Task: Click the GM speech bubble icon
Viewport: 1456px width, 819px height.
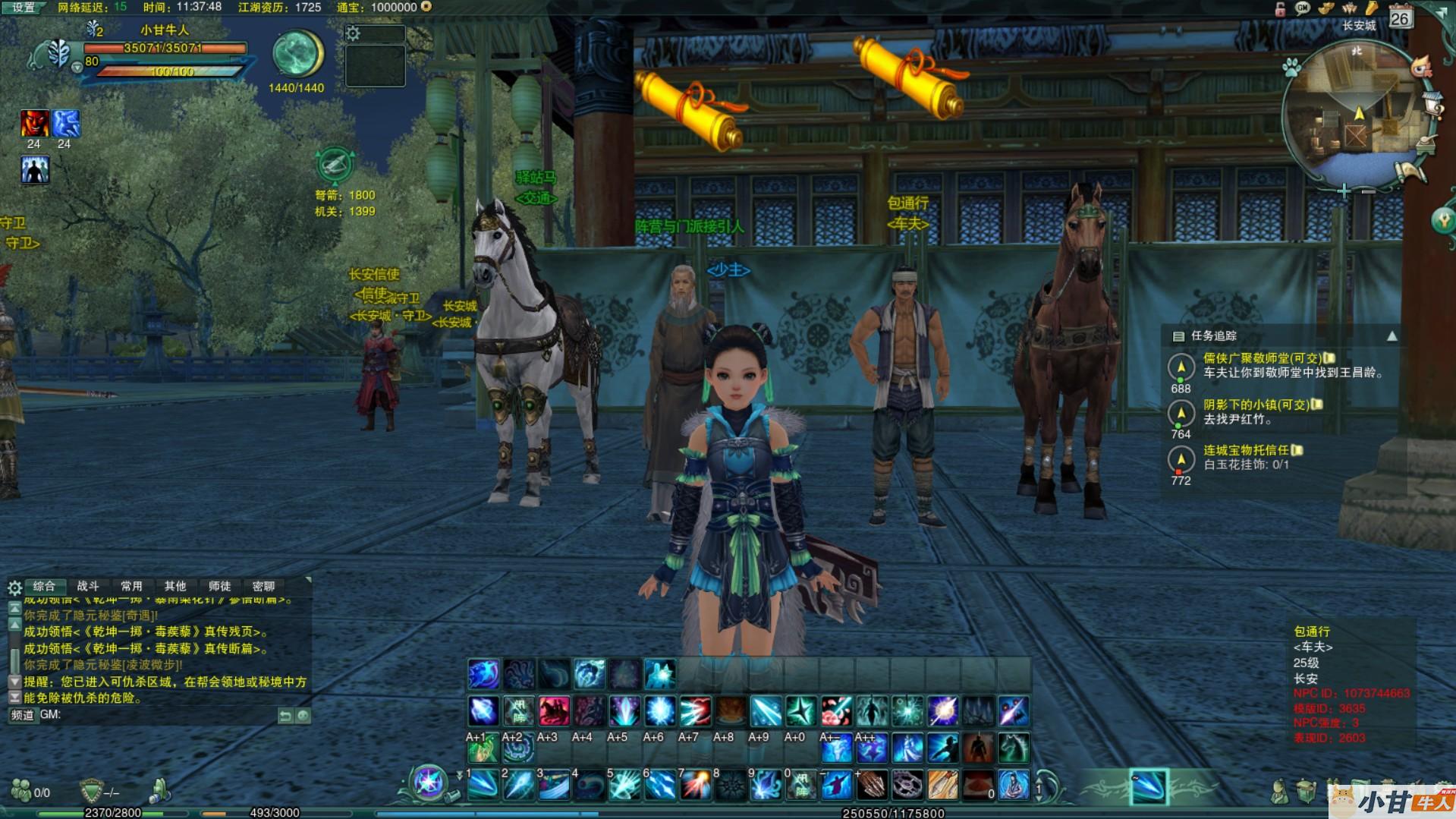Action: (x=1303, y=8)
